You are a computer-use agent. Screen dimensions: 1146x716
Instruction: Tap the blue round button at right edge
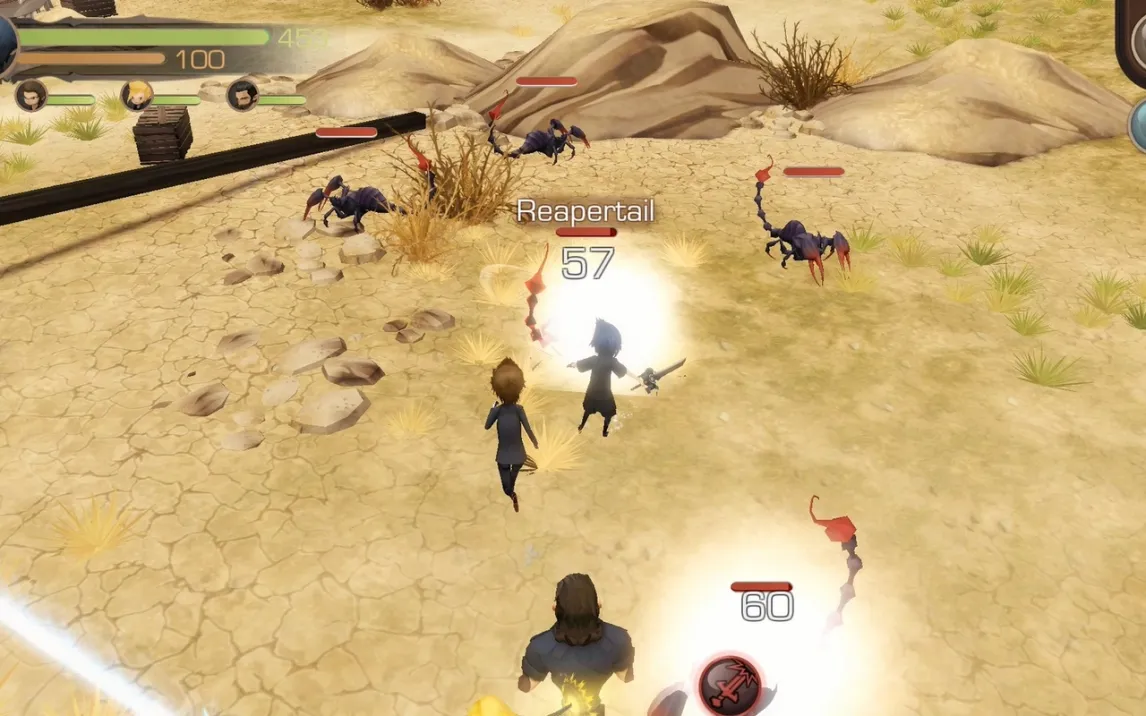(x=1138, y=126)
